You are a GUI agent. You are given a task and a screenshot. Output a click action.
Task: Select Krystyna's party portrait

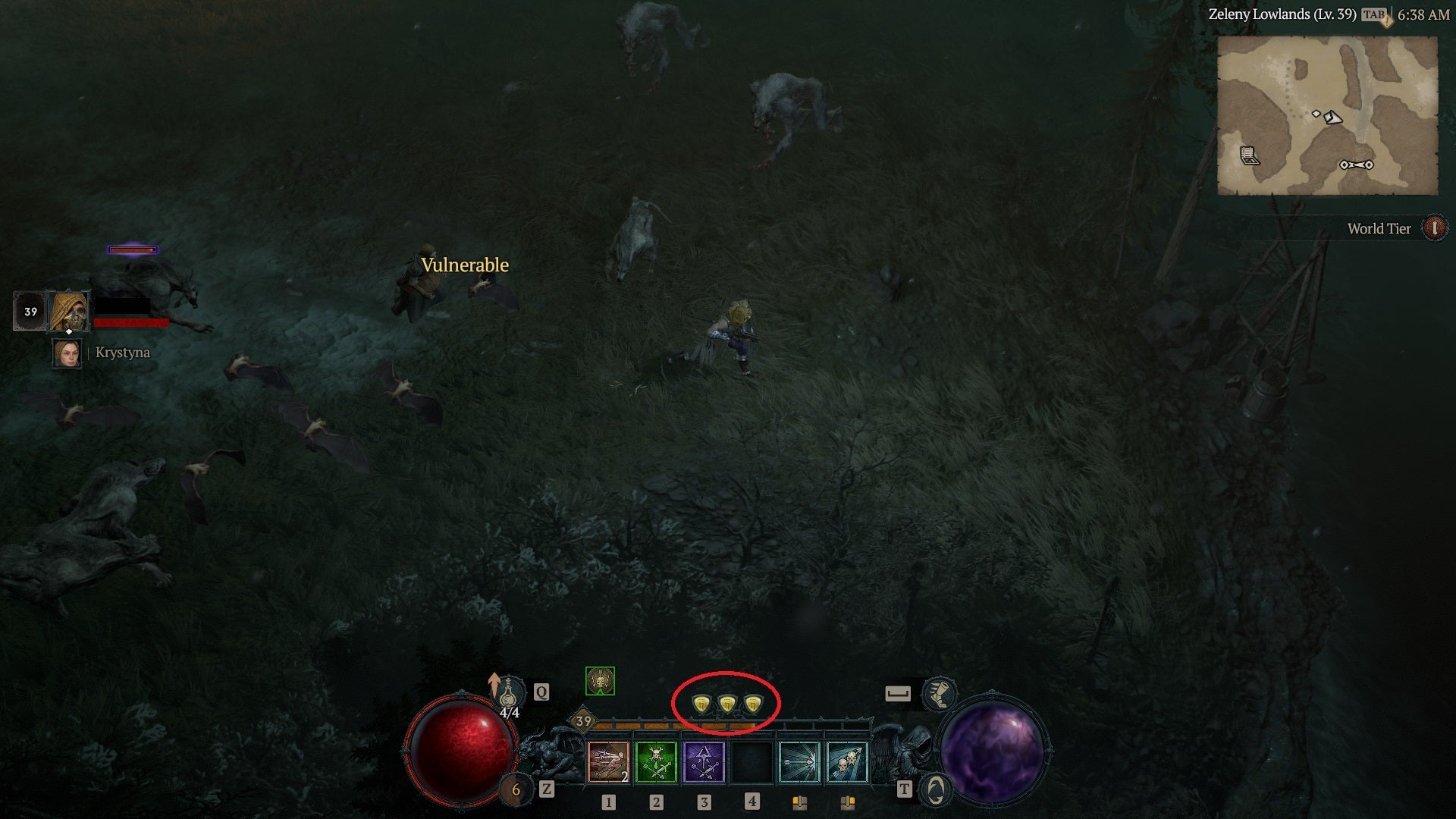[x=67, y=353]
